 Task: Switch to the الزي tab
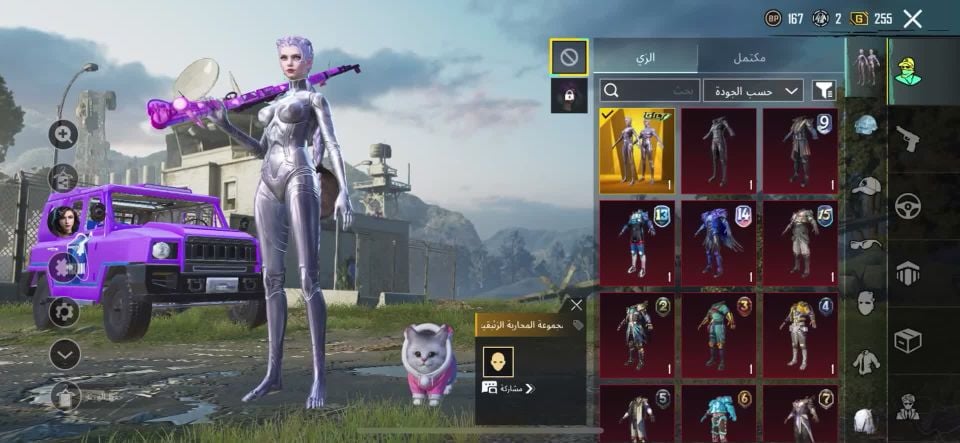pyautogui.click(x=646, y=57)
